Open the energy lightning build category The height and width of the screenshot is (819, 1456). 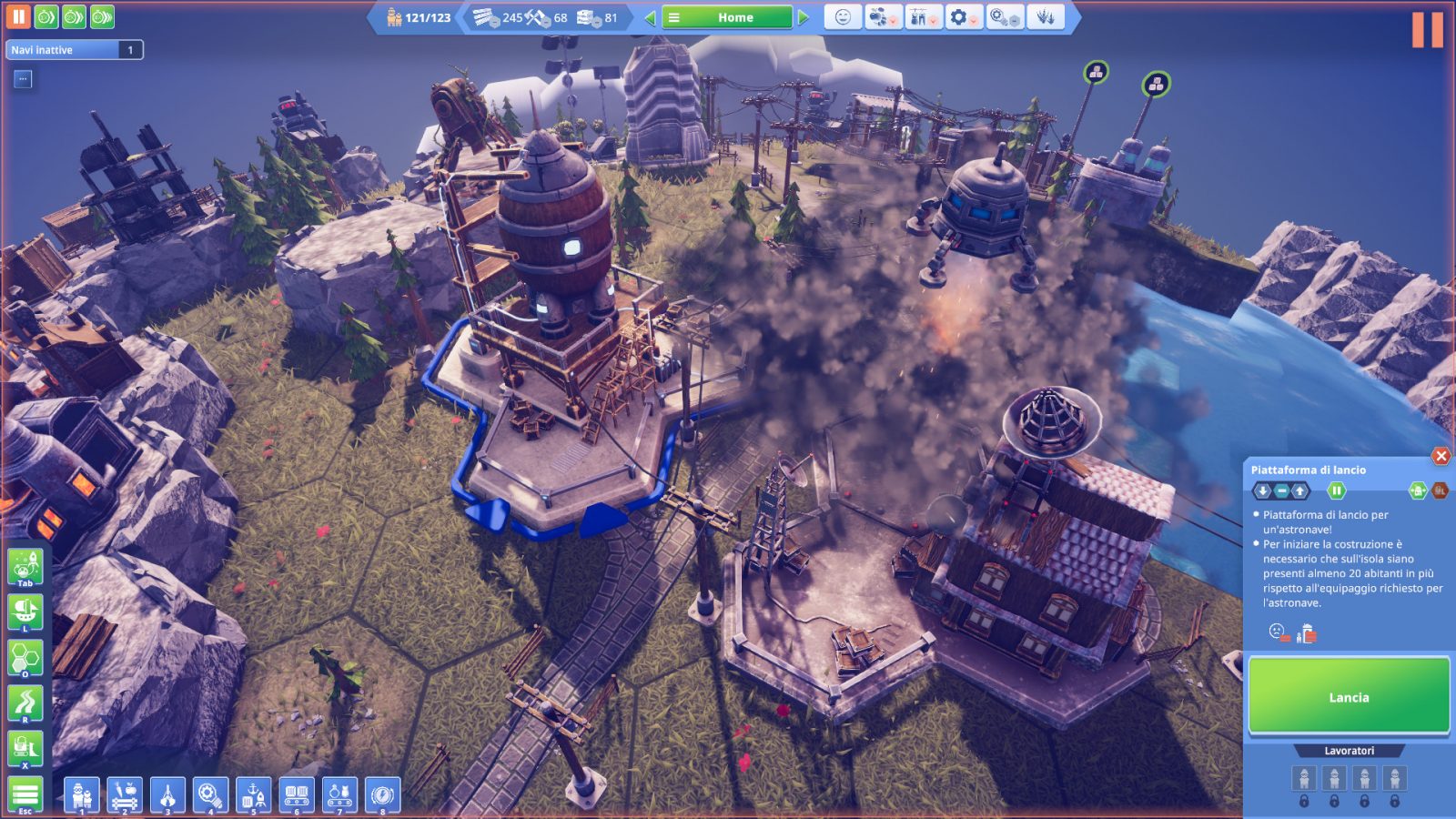383,794
